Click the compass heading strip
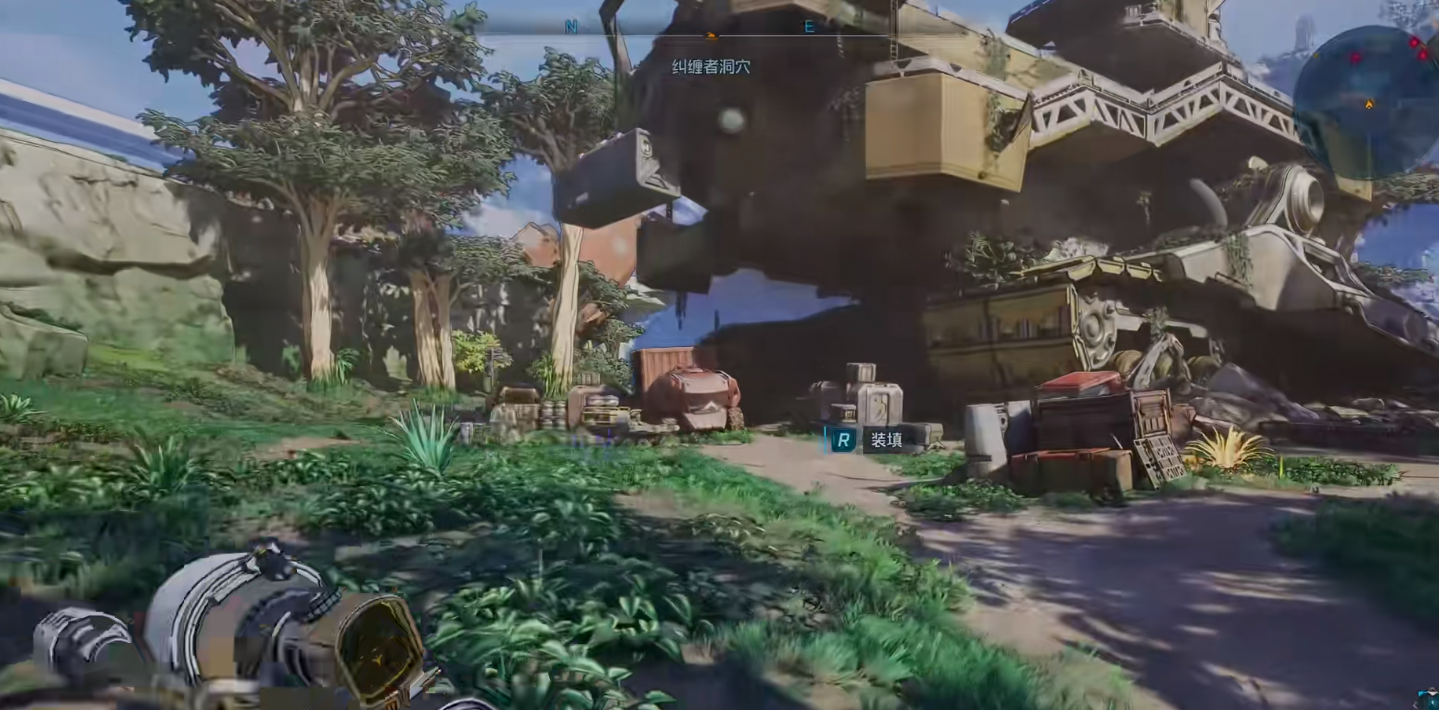Viewport: 1439px width, 710px height. 690,28
